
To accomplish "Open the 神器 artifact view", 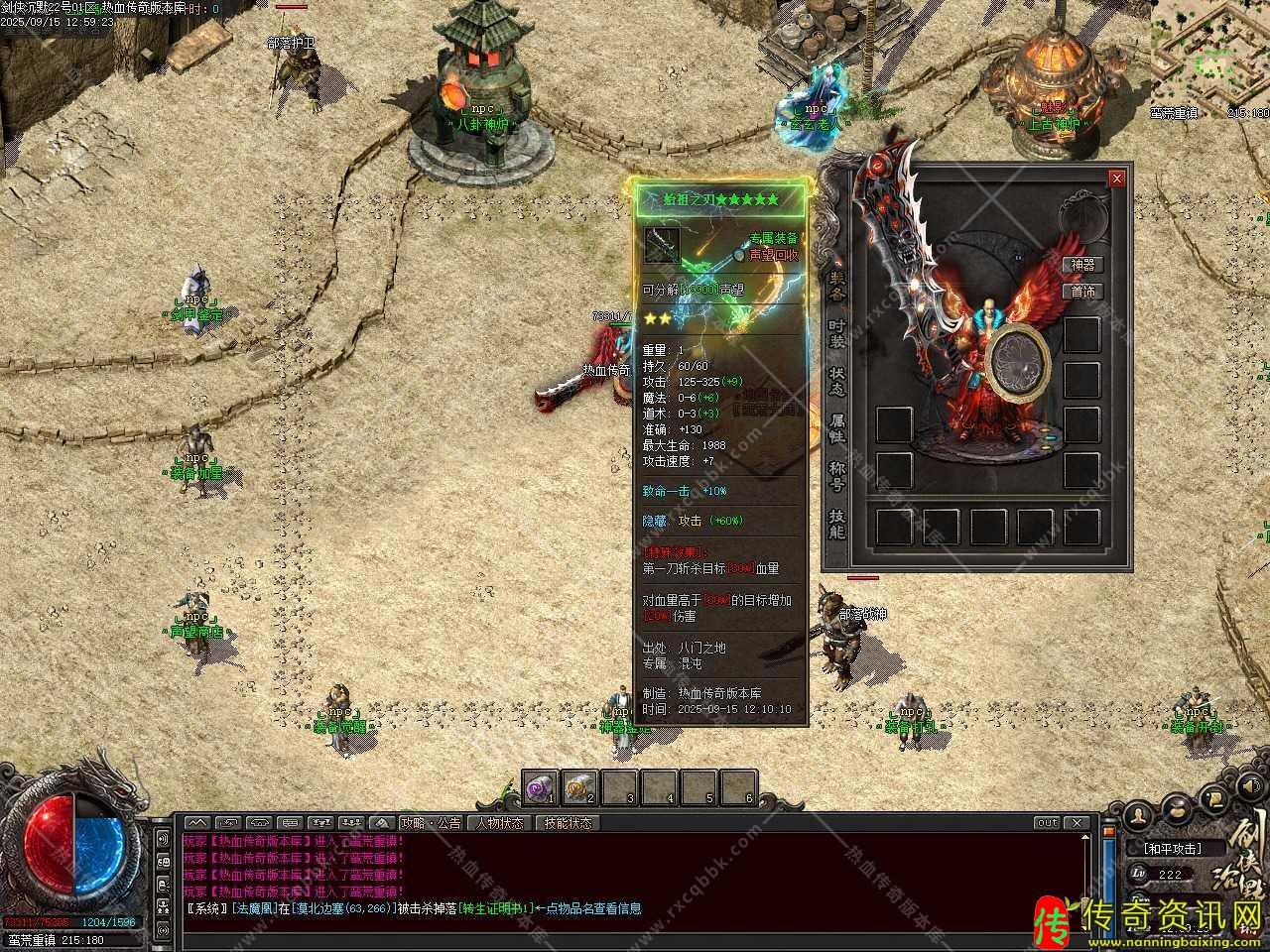I will (x=1081, y=265).
